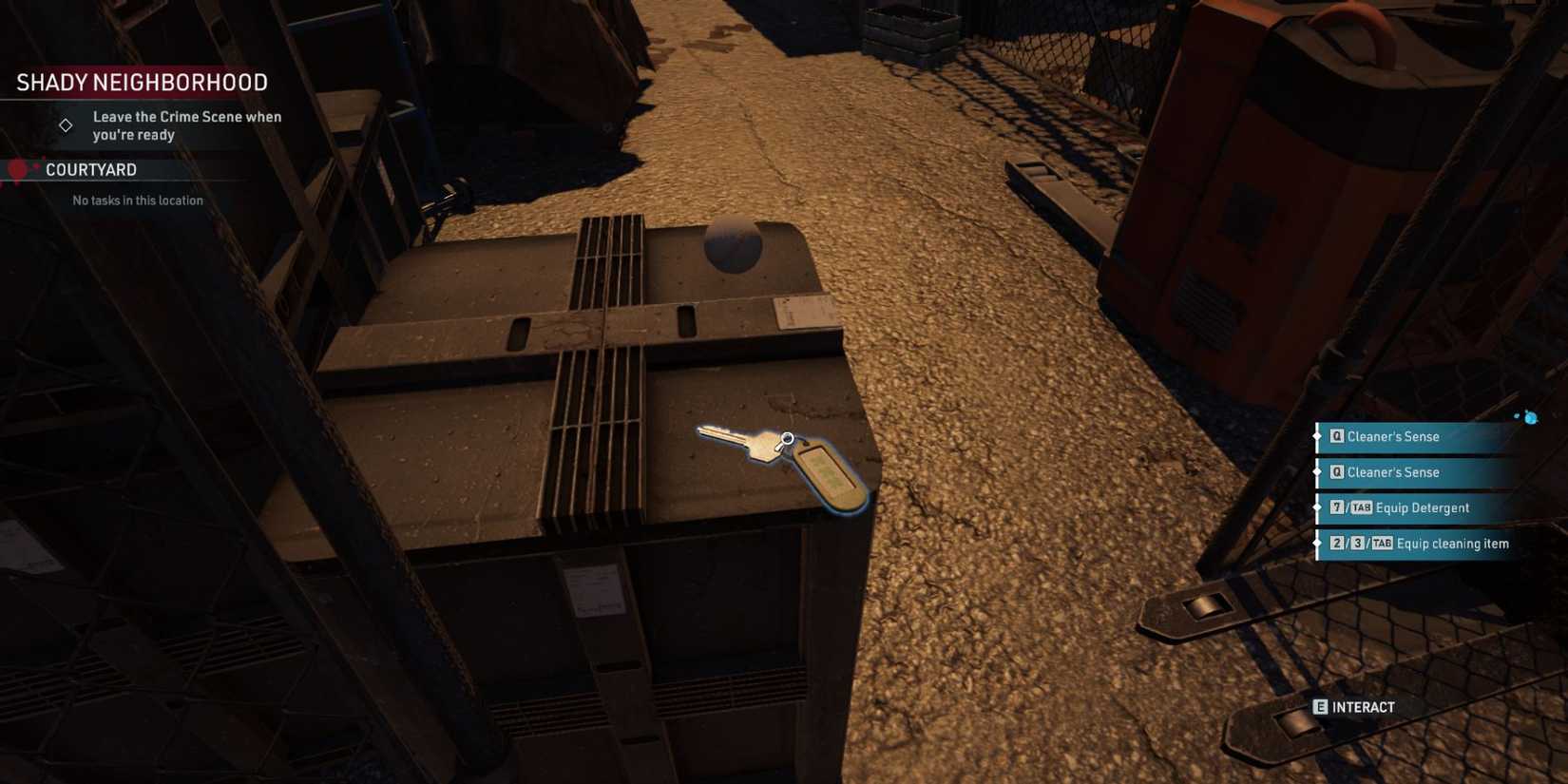Click the Q key icon for Cleaner's Sense
1568x784 pixels.
[x=1336, y=436]
